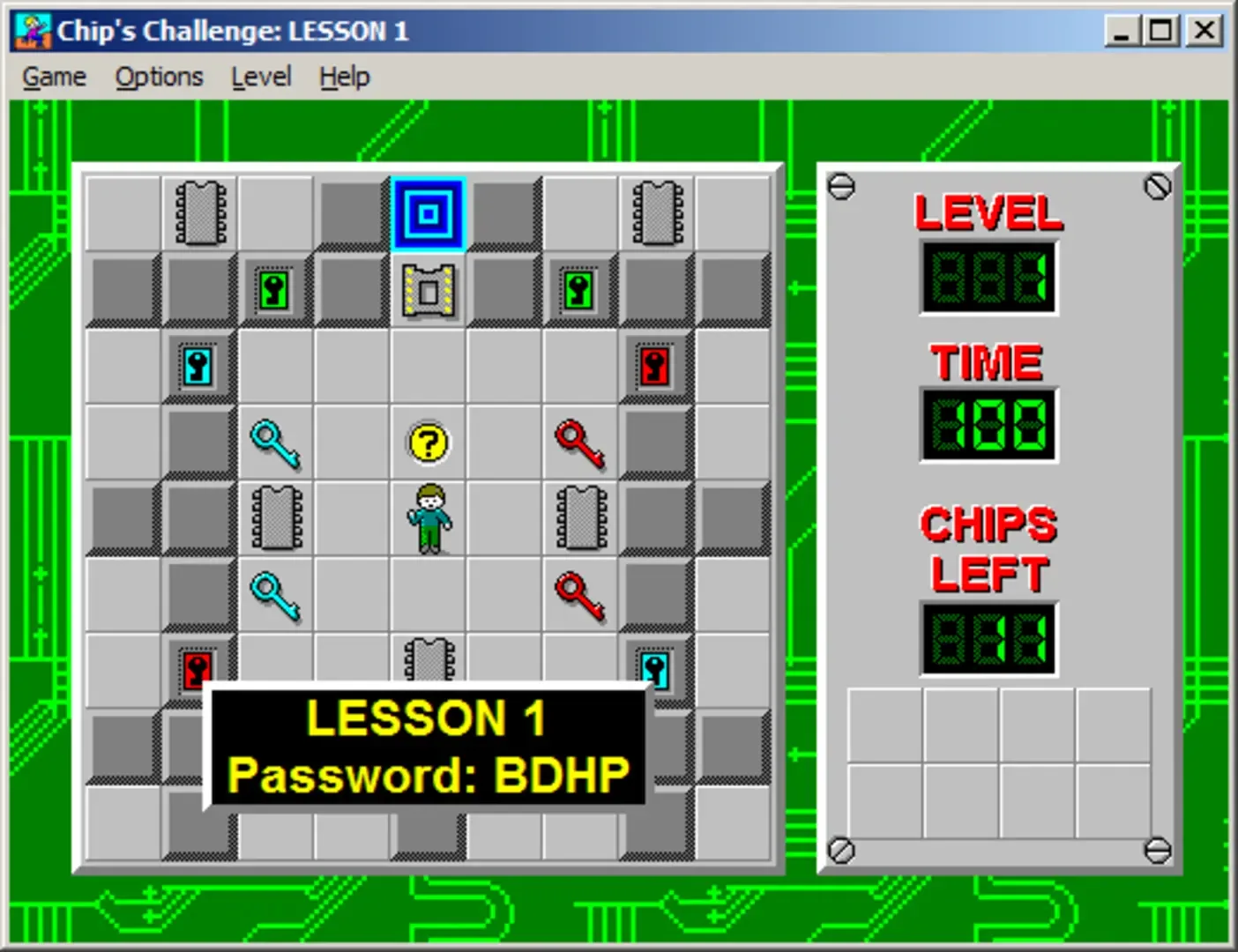
Task: Open the Level menu
Action: coord(261,77)
